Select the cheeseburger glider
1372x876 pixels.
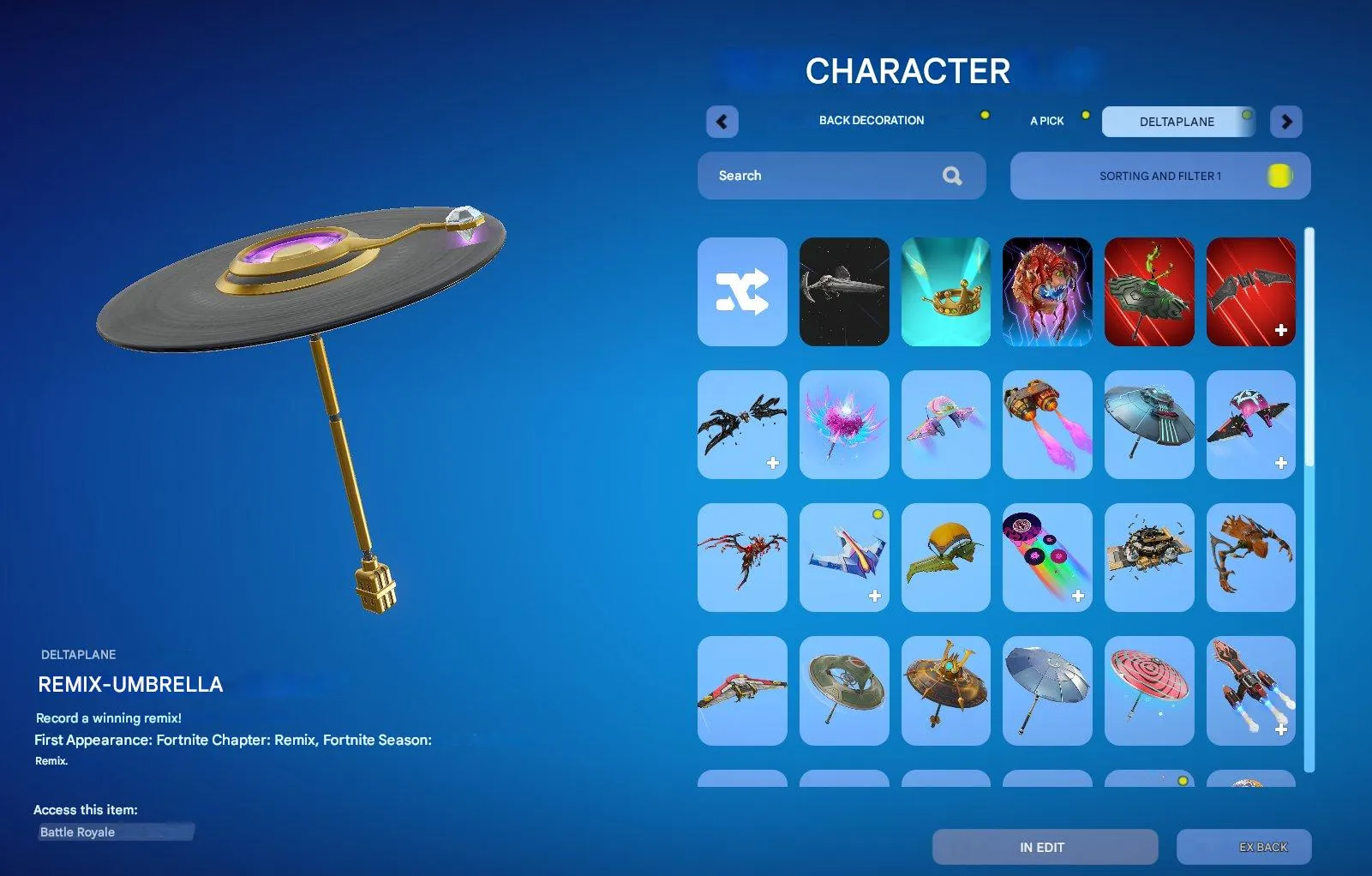945,557
